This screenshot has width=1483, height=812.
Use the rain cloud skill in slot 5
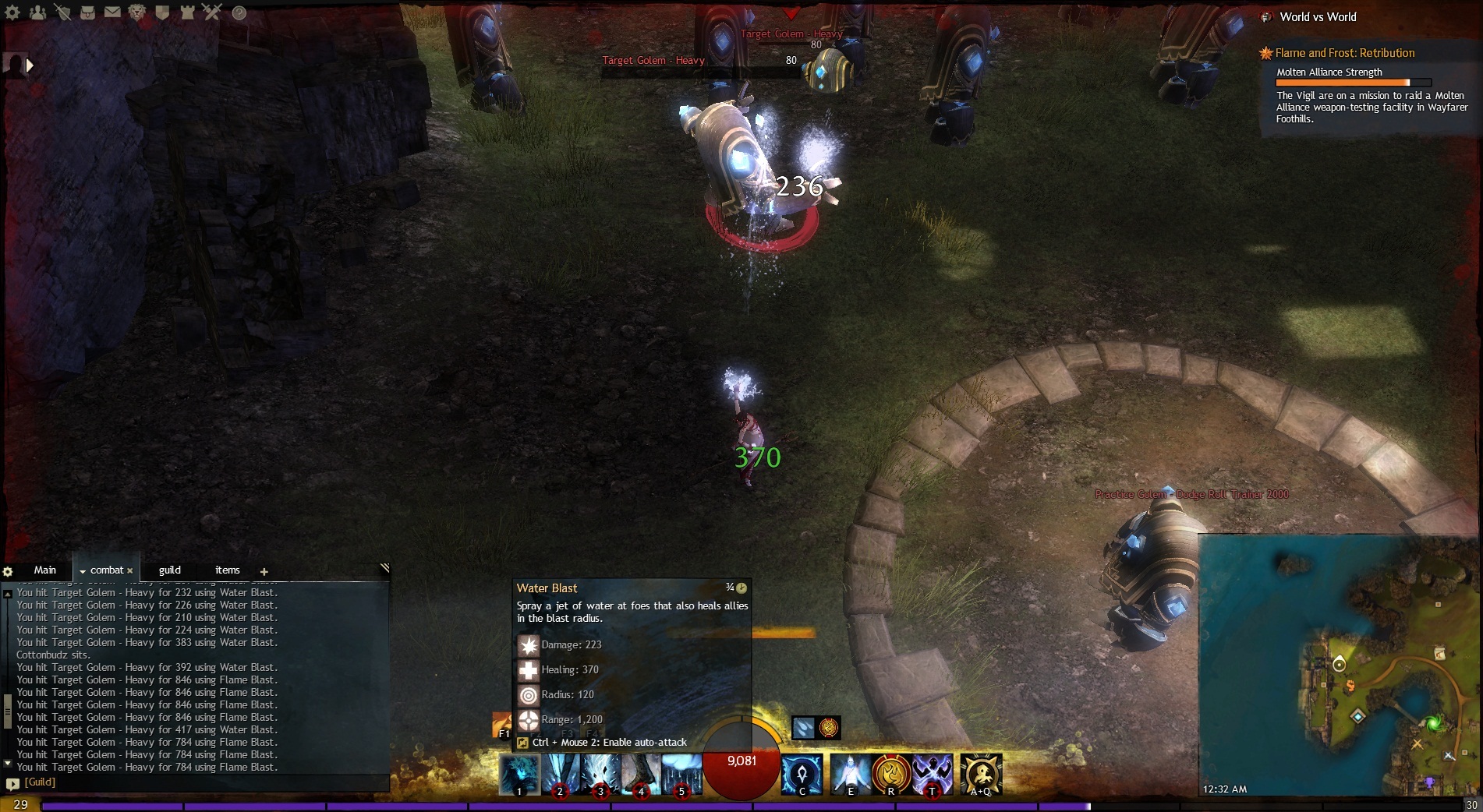pyautogui.click(x=681, y=775)
